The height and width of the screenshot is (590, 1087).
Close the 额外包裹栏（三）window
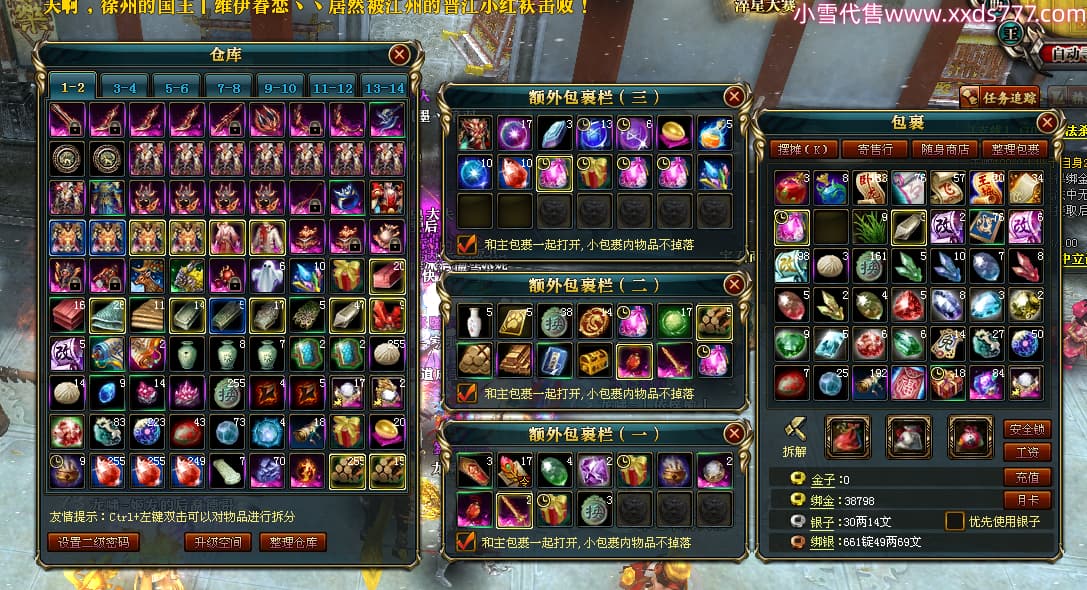[734, 97]
